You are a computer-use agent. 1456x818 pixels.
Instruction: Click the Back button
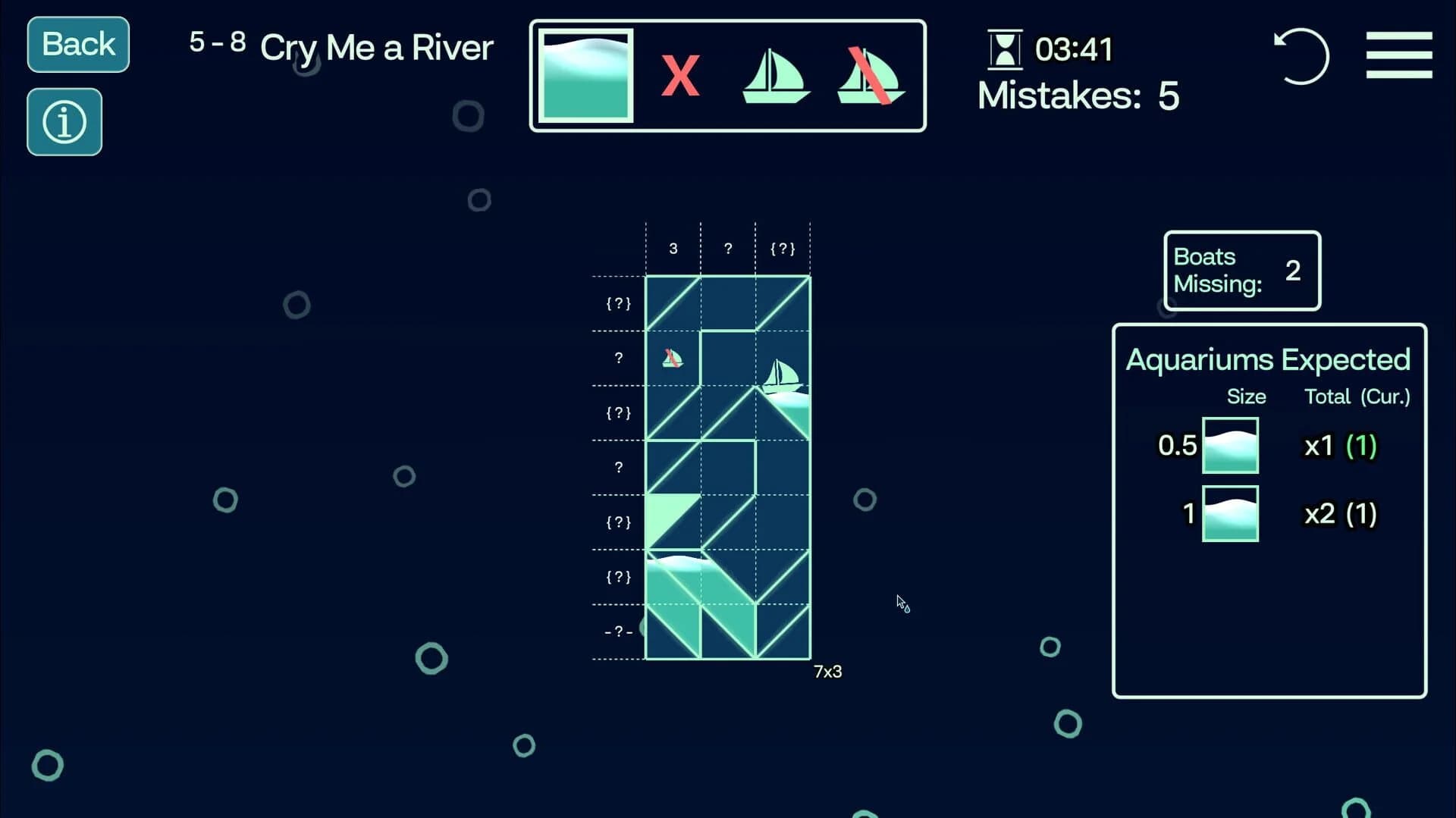(77, 44)
